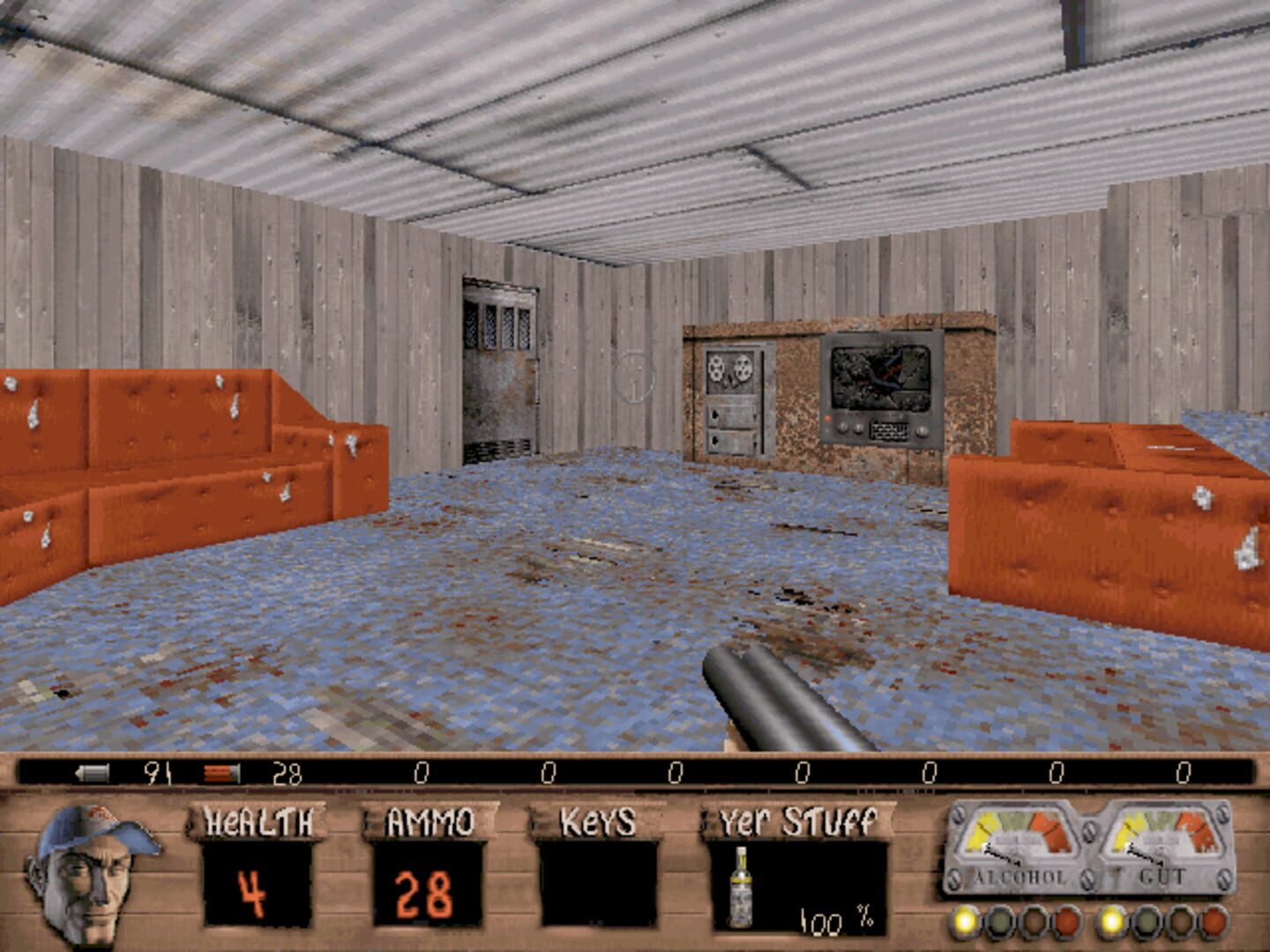Click the fourth weapon slot counter
The width and height of the screenshot is (1270, 952).
547,770
